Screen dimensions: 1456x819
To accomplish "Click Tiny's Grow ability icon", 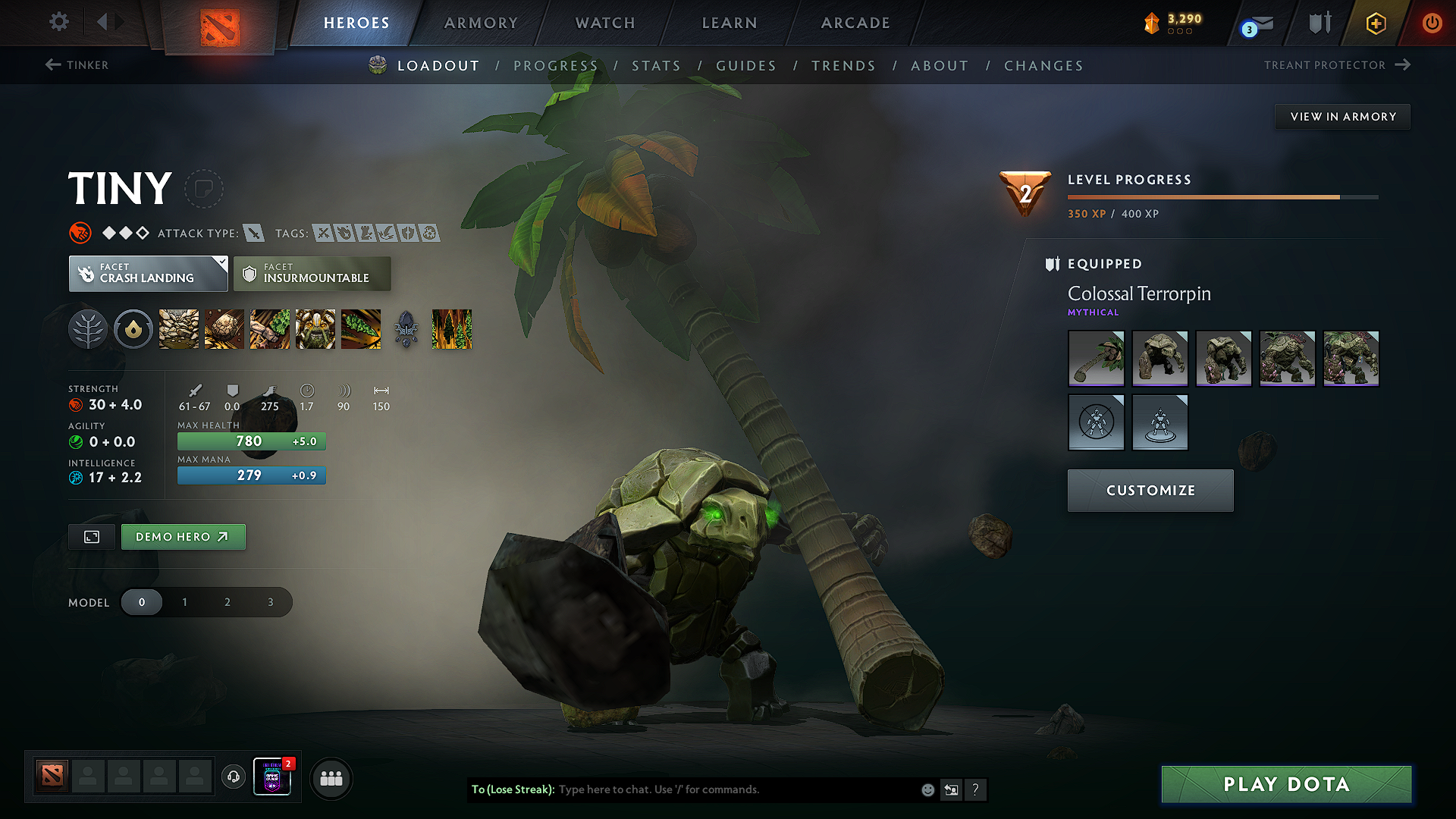I will pos(315,329).
